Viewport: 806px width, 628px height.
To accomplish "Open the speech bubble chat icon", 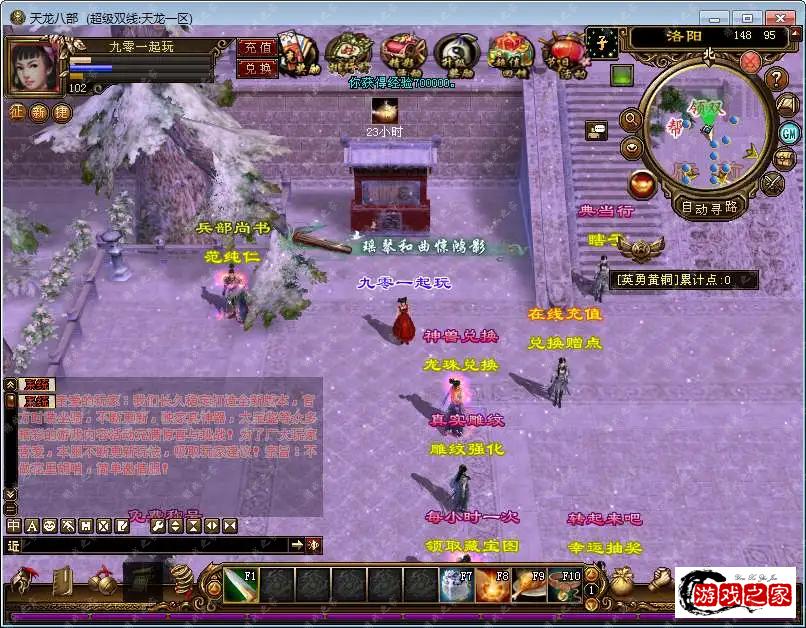I will pos(597,129).
